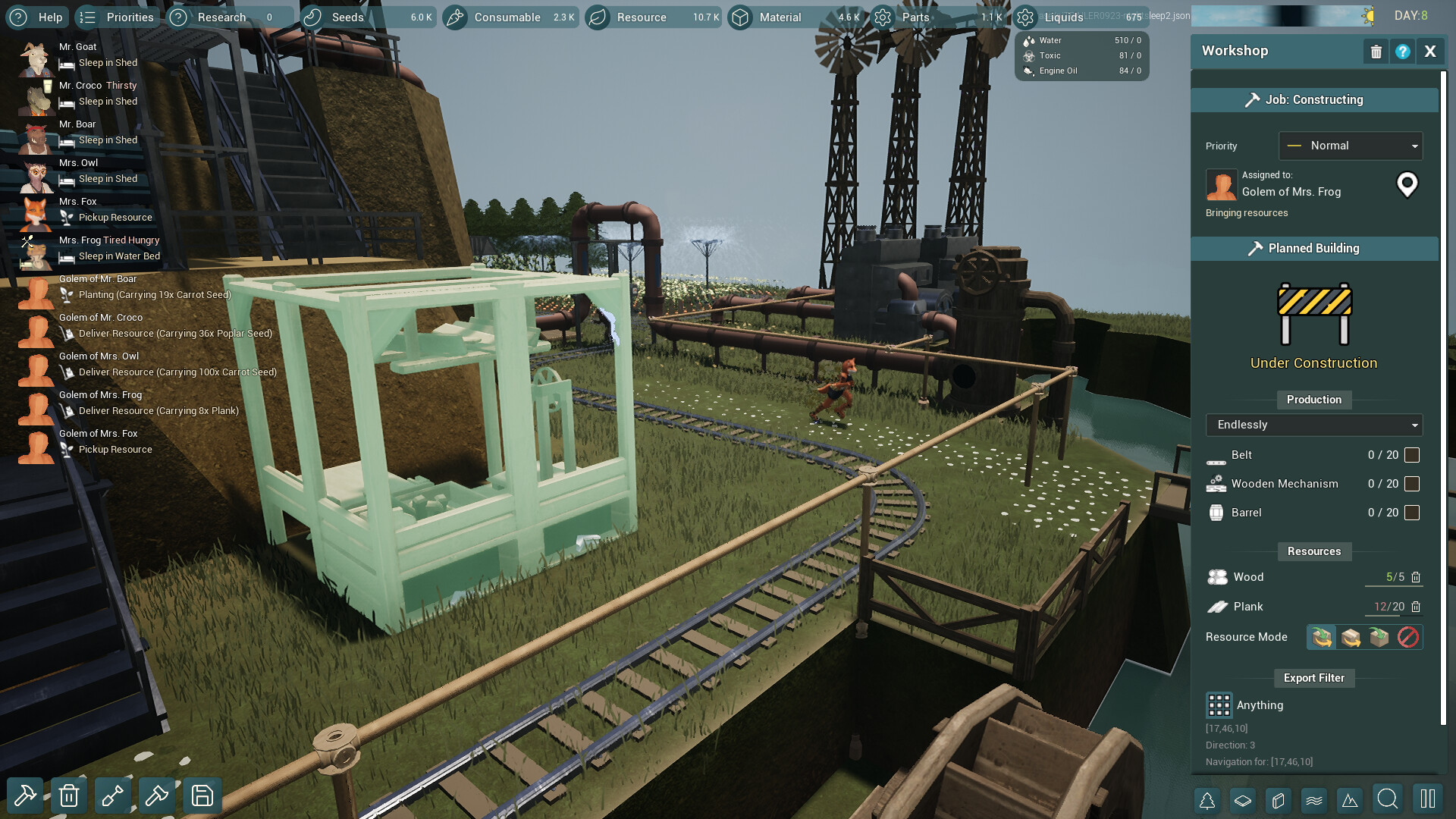Close the Workshop panel
This screenshot has width=1456, height=819.
[x=1429, y=51]
